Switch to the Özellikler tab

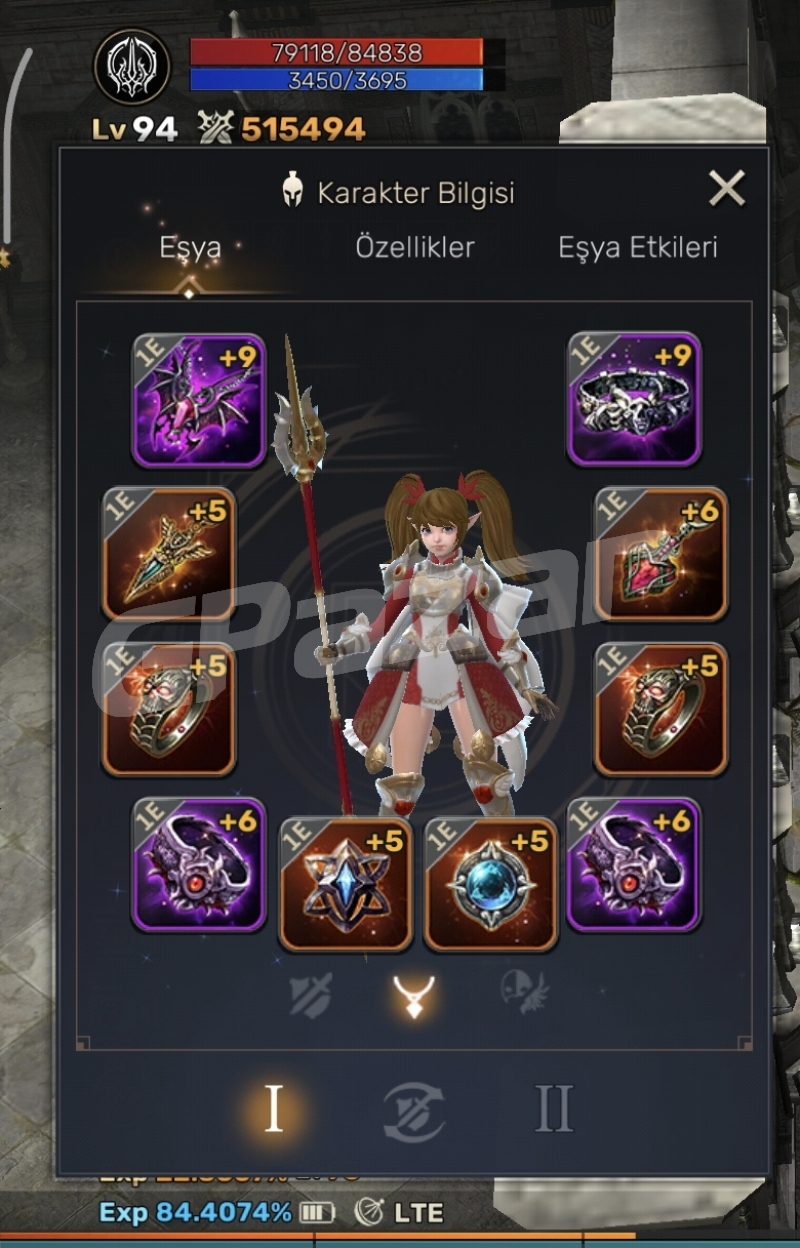tap(415, 248)
